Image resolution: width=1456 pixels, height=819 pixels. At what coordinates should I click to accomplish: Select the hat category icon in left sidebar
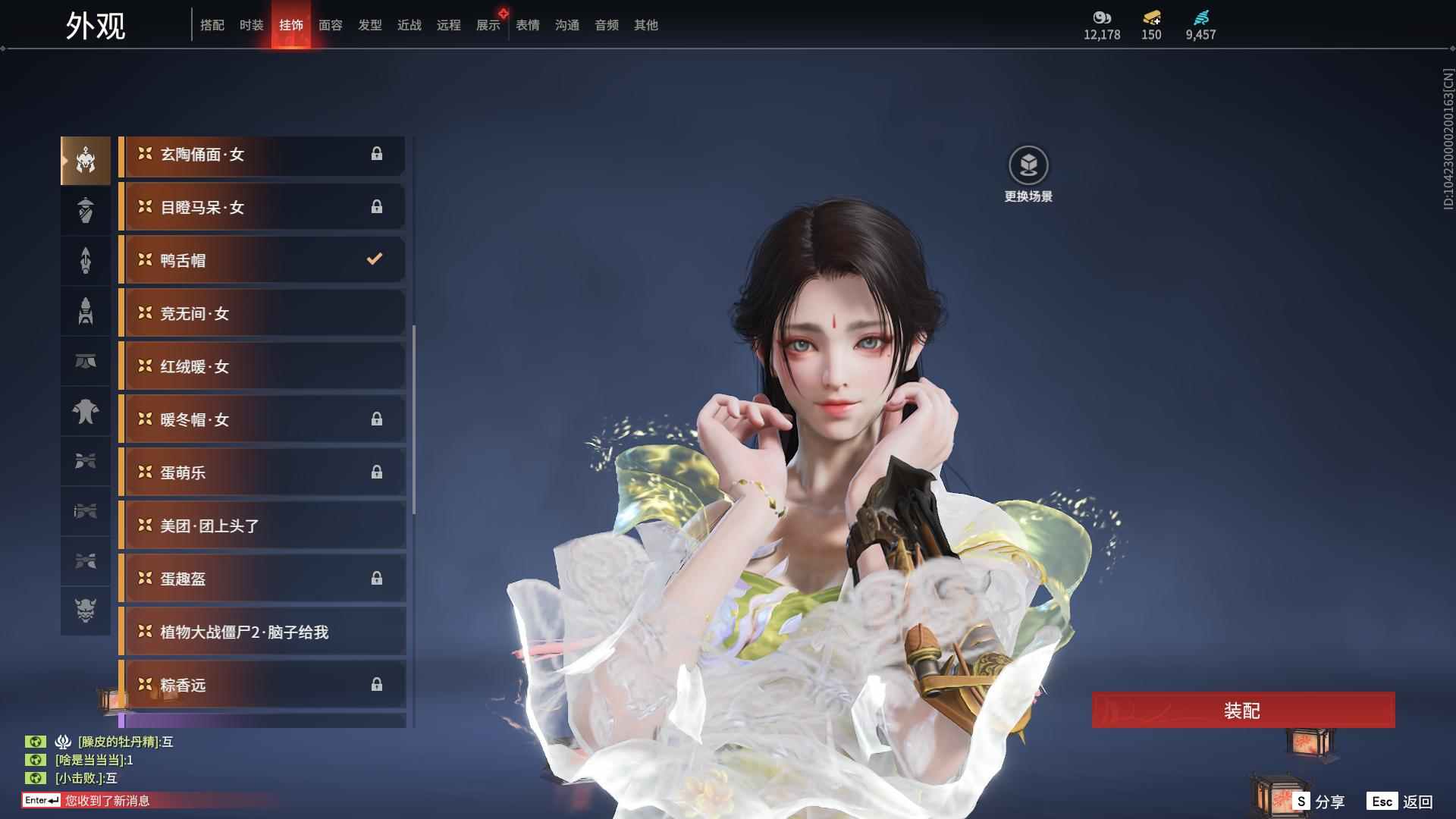(x=85, y=210)
